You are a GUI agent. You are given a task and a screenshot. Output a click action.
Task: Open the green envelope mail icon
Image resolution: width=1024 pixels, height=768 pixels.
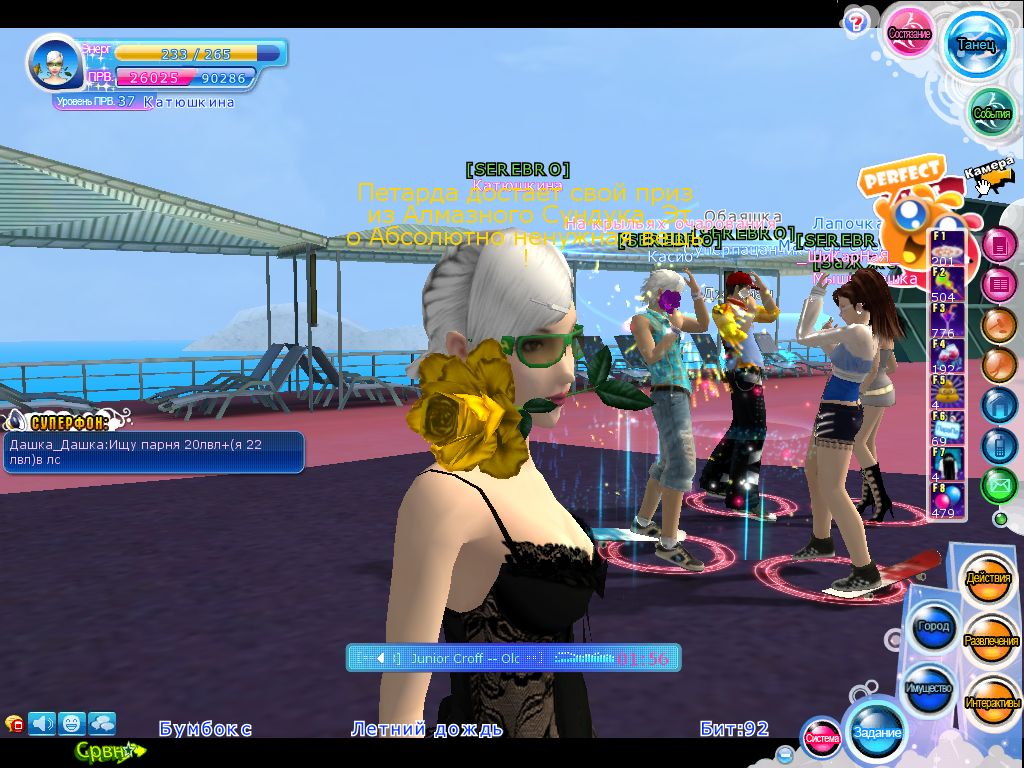pos(999,486)
